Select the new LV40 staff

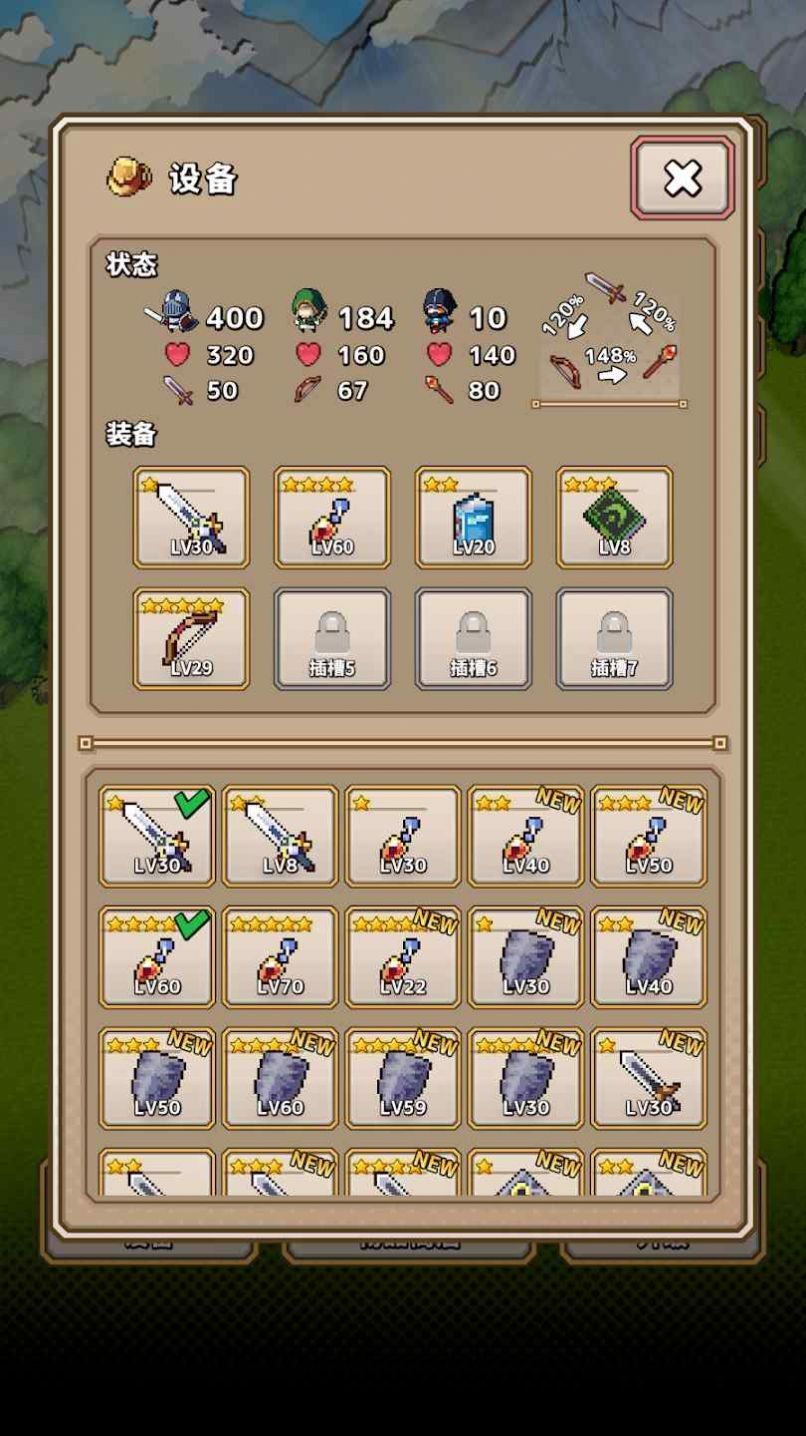(x=526, y=836)
